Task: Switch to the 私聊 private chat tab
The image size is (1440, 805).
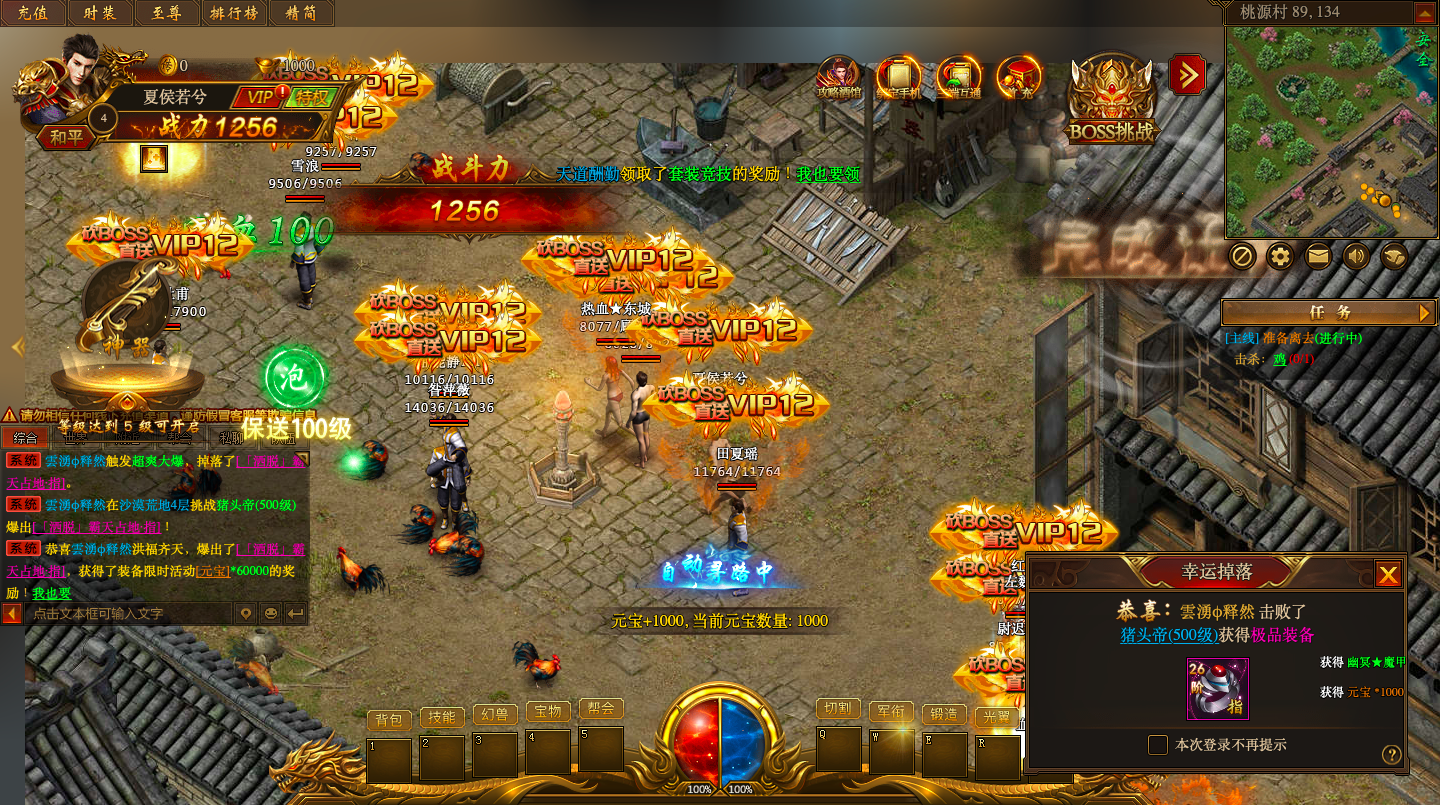Action: pyautogui.click(x=231, y=438)
